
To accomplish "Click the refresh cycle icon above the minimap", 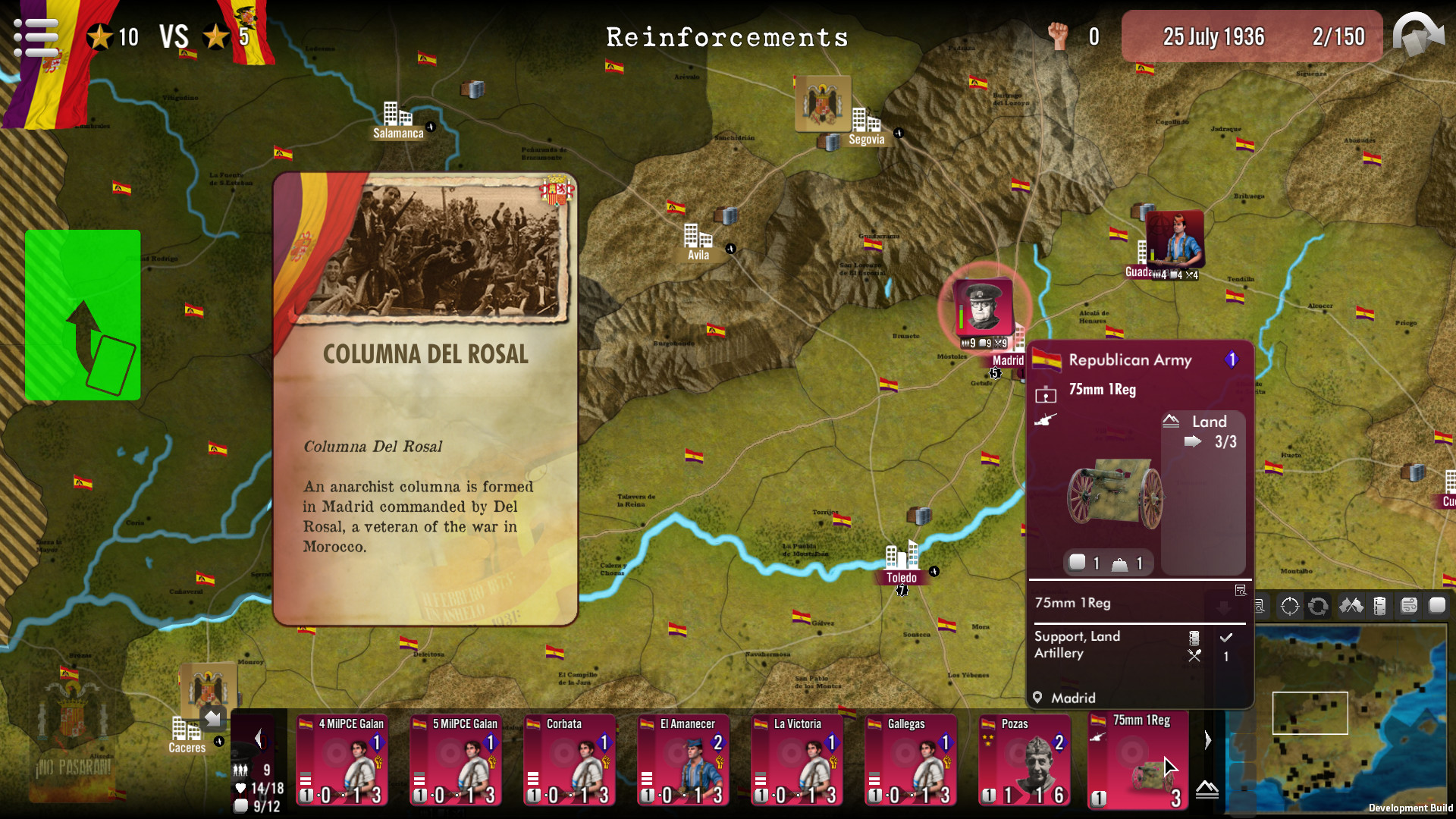I will (1319, 607).
